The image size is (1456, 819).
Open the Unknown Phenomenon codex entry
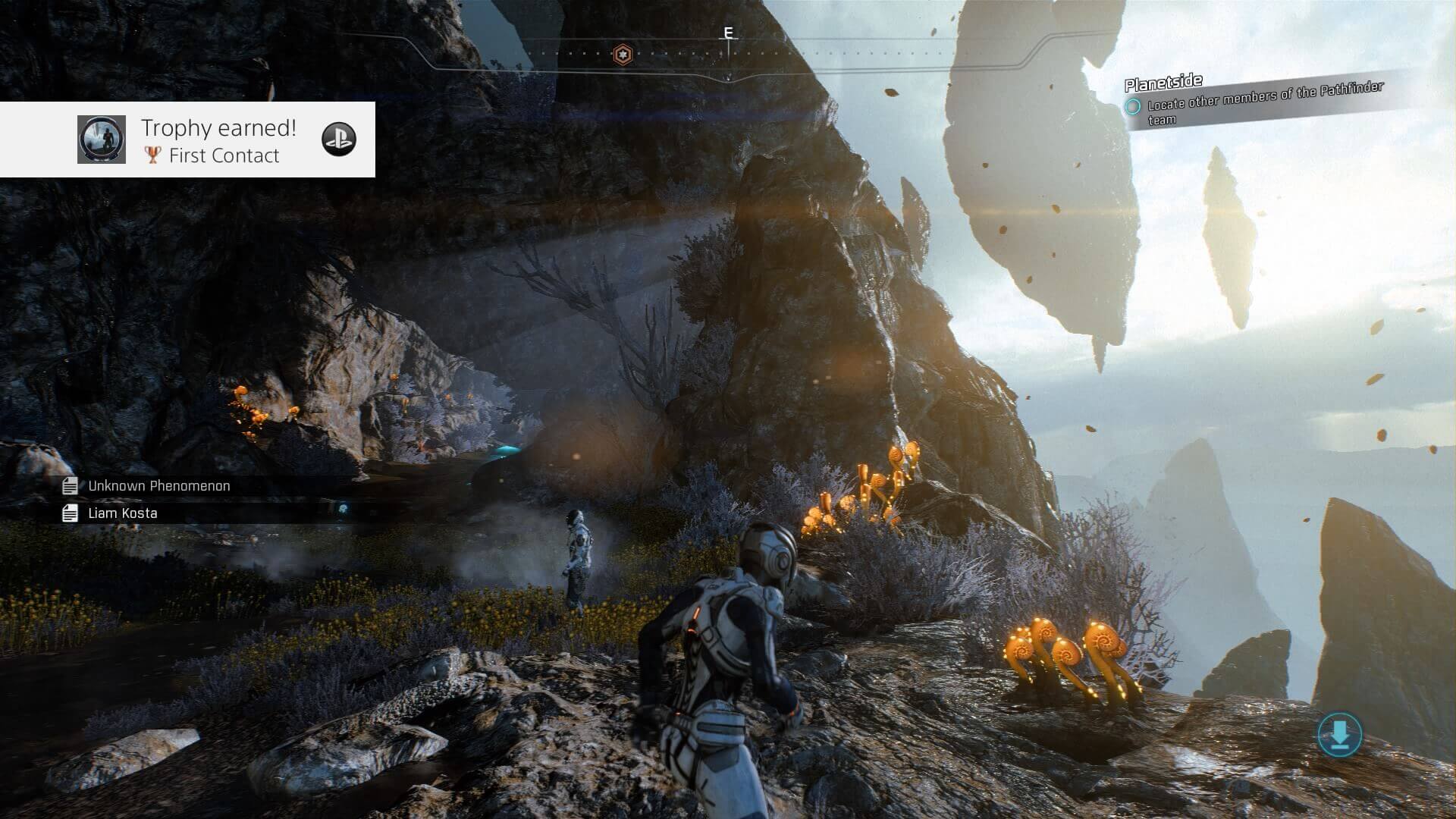pos(158,486)
